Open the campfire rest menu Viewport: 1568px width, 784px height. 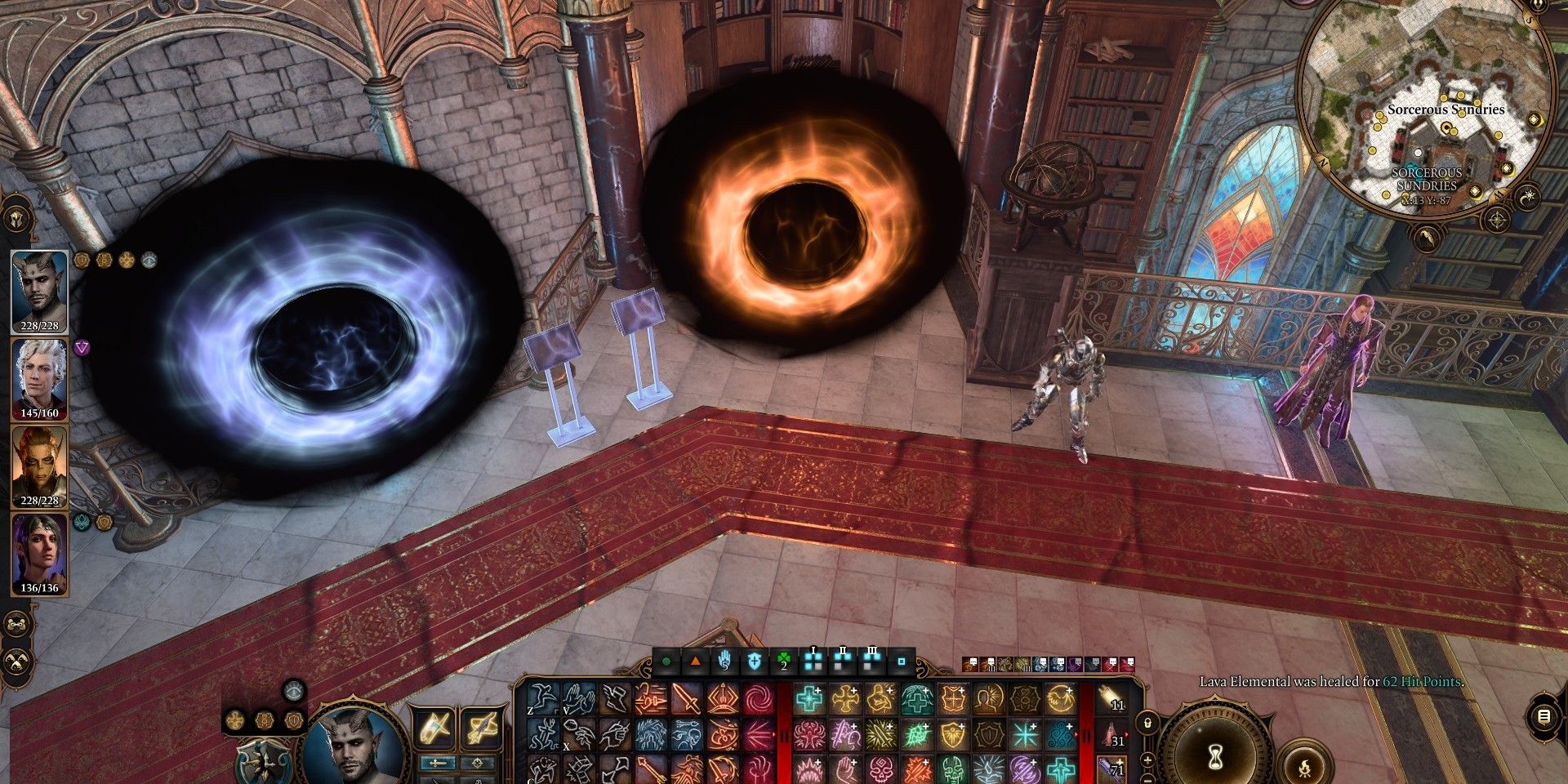point(1304,765)
